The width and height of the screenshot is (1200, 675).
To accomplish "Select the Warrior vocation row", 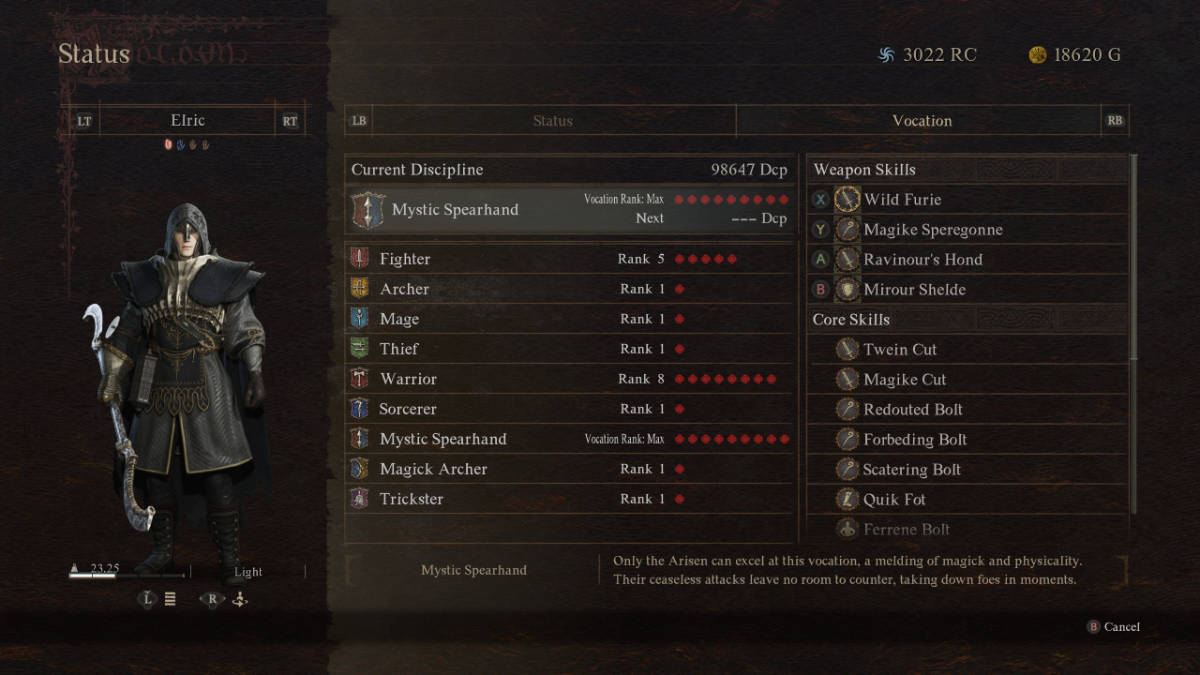I will (569, 379).
